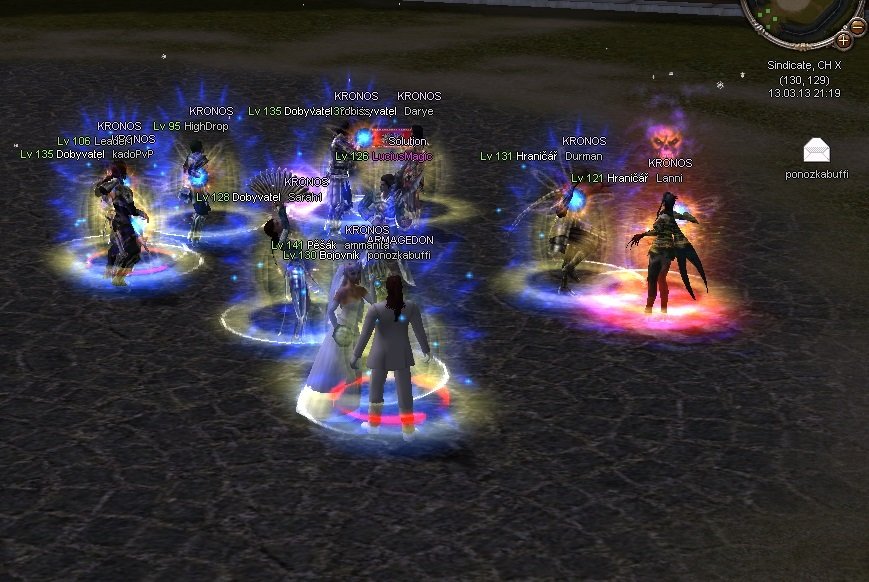Click the minimap zoom-in plus button
869x582 pixels.
click(843, 41)
